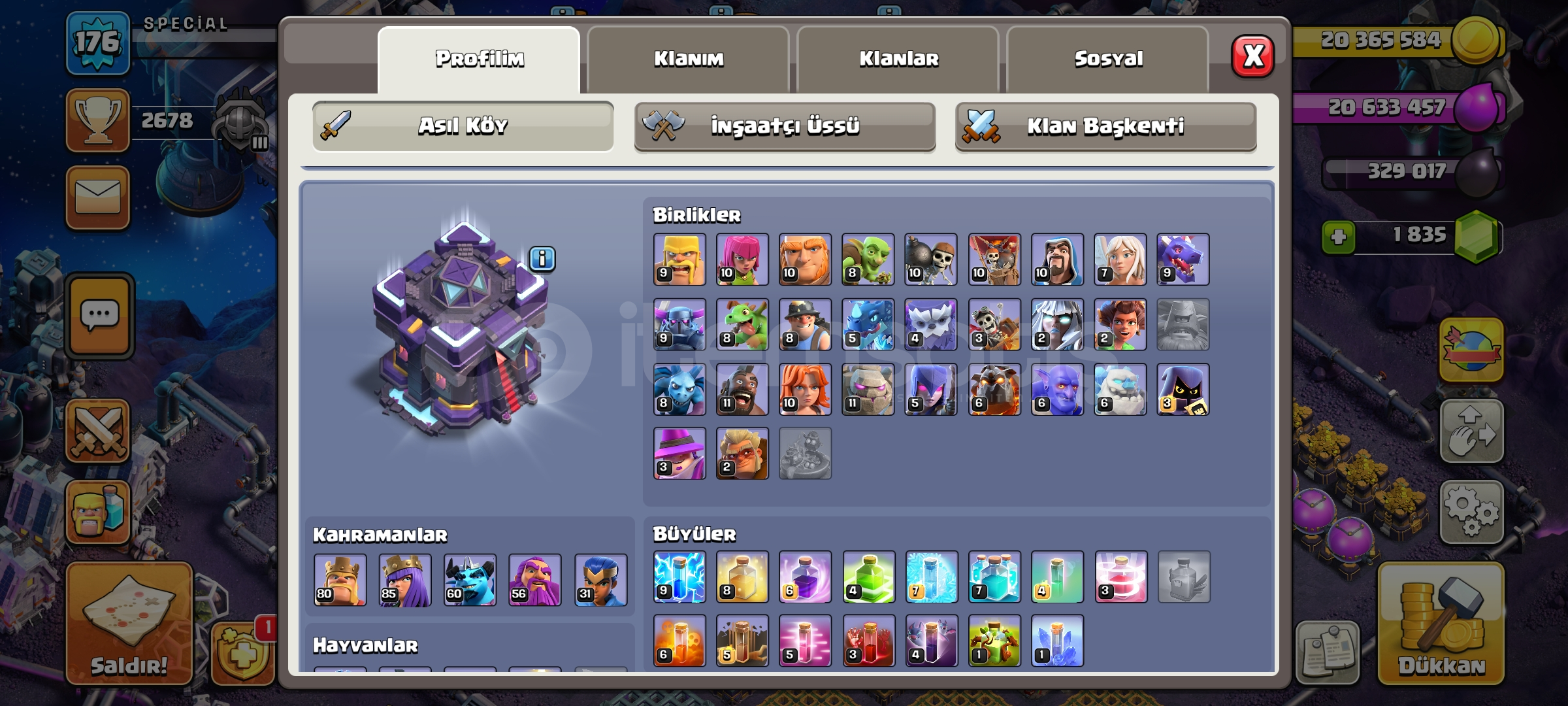1568x706 pixels.
Task: Choose the Asıl Köy view
Action: coord(463,126)
